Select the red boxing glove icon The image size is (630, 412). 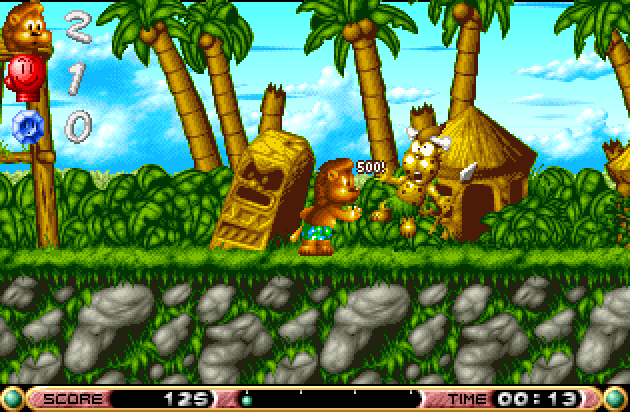click(24, 76)
